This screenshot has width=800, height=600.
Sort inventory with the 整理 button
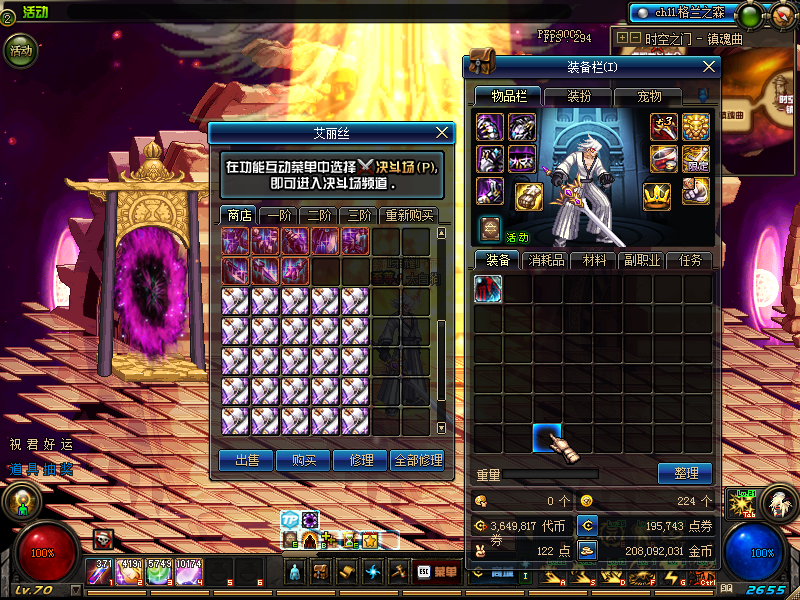(x=685, y=473)
